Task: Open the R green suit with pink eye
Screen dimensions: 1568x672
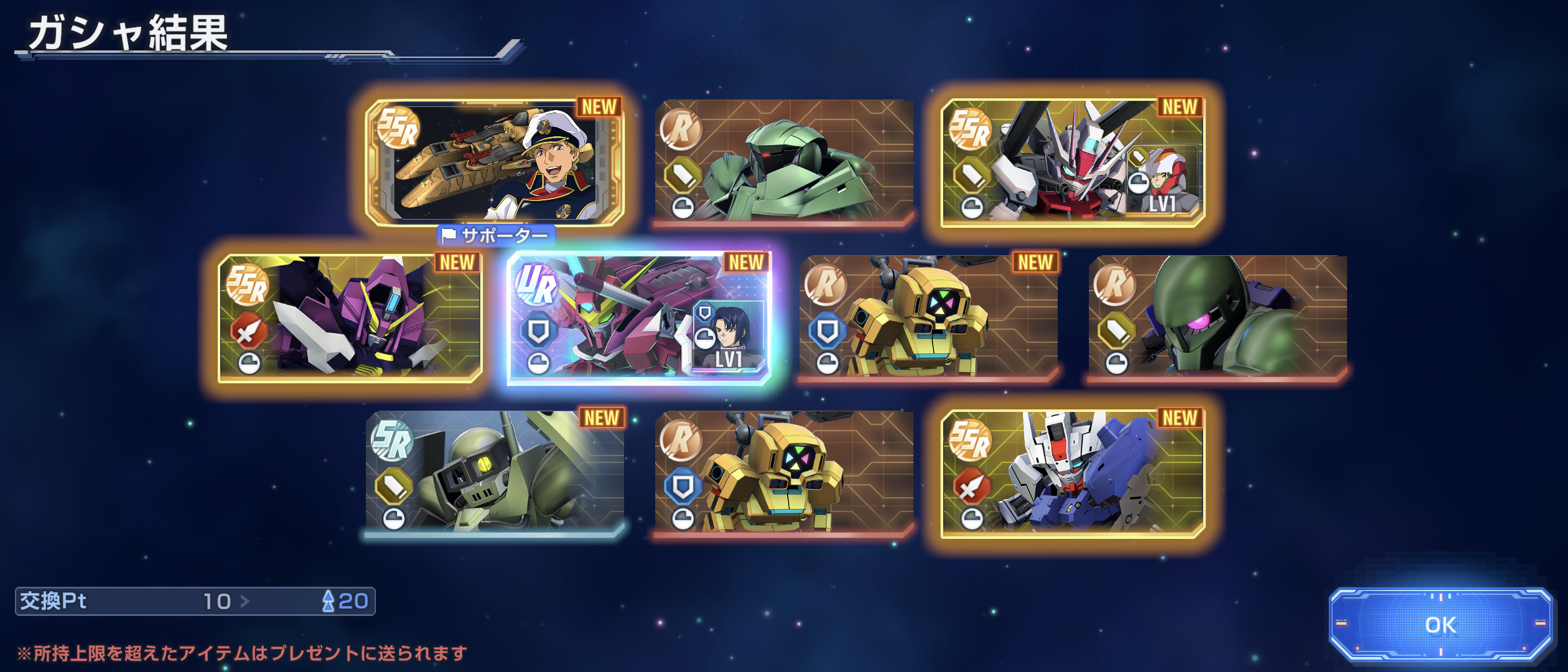Action: [x=1218, y=317]
